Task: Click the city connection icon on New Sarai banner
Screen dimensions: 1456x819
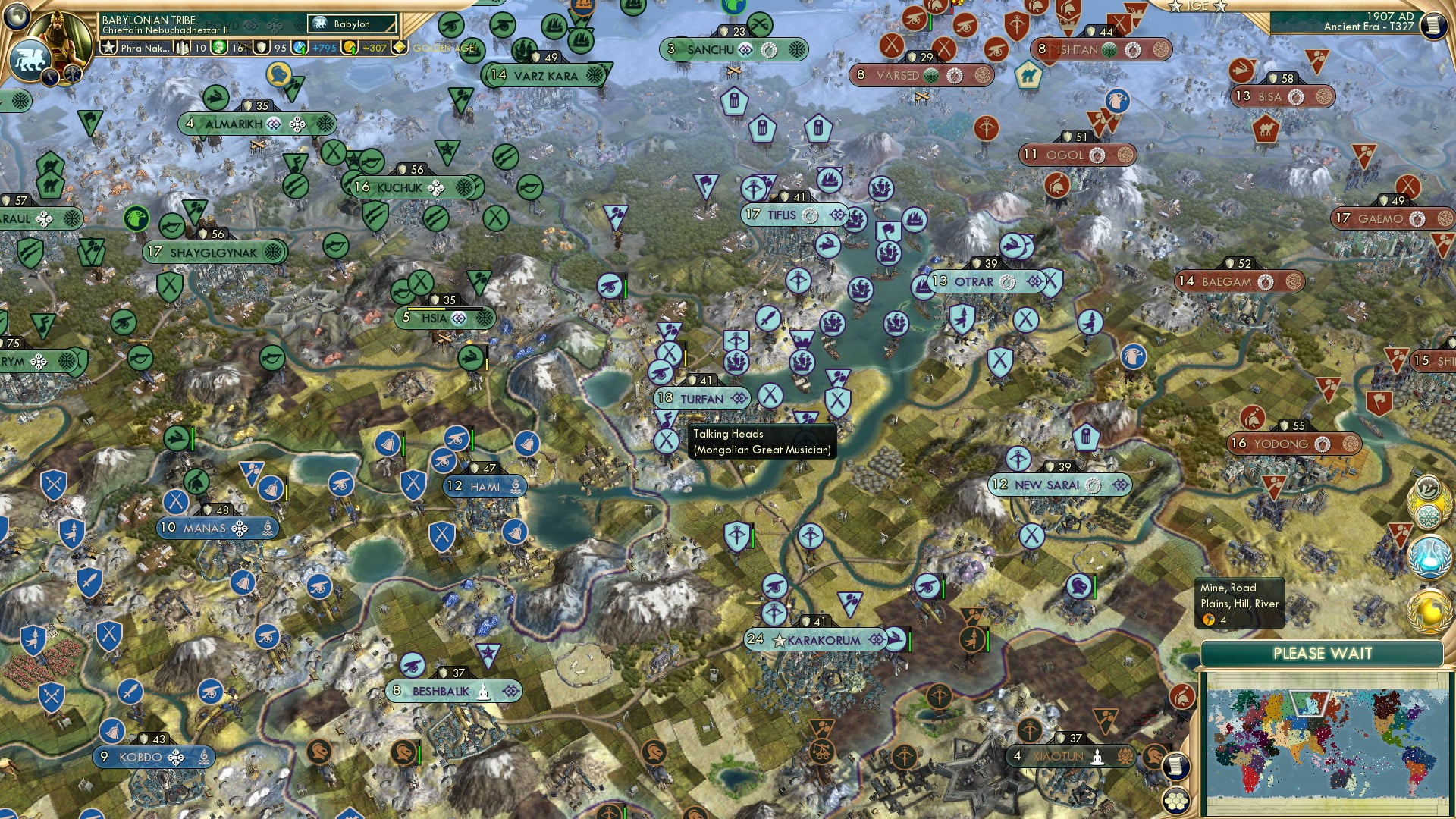Action: pos(1094,485)
